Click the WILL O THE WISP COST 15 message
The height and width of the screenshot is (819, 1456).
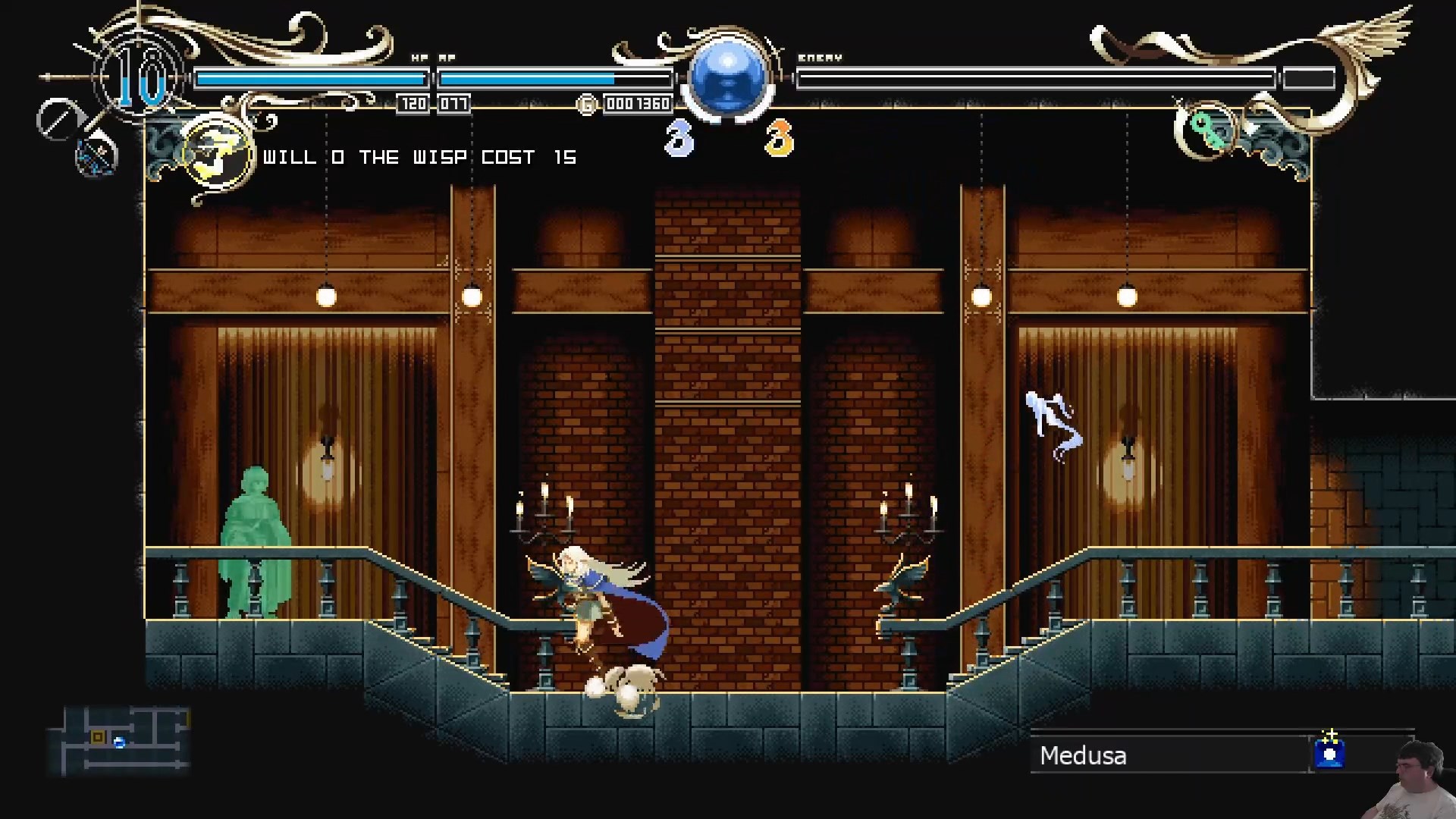point(419,158)
